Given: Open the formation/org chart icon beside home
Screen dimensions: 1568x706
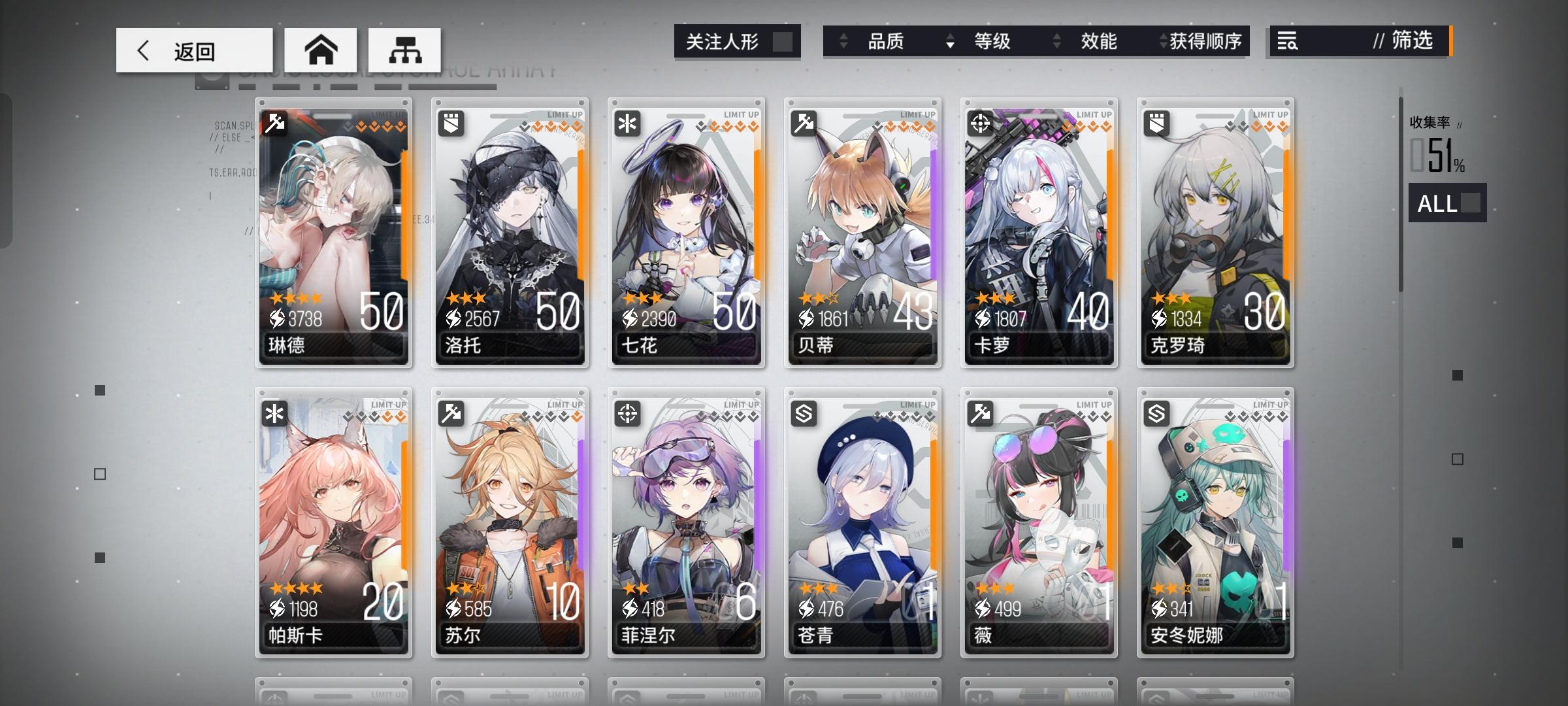Looking at the screenshot, I should [x=405, y=49].
